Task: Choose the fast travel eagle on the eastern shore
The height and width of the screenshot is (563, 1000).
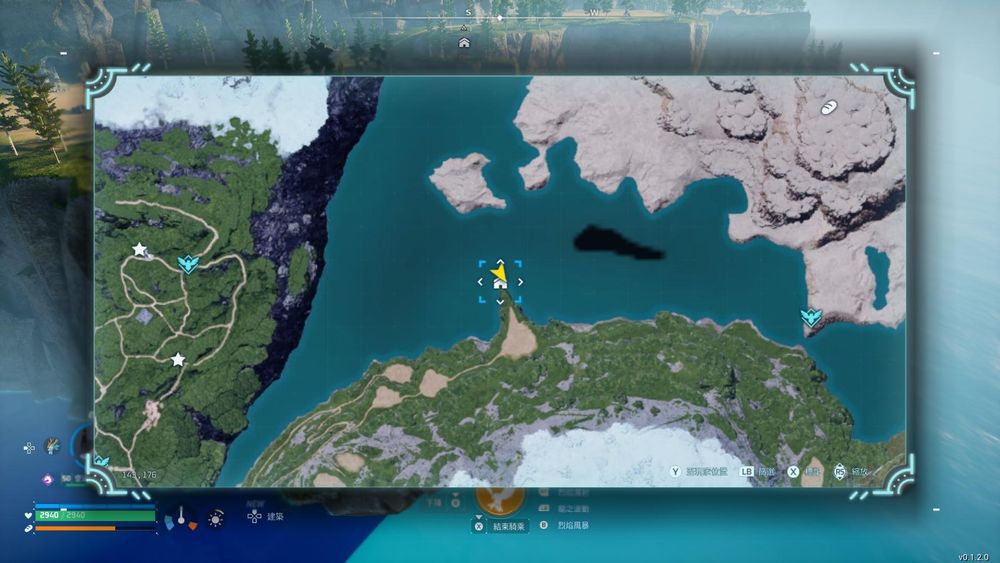Action: tap(811, 317)
